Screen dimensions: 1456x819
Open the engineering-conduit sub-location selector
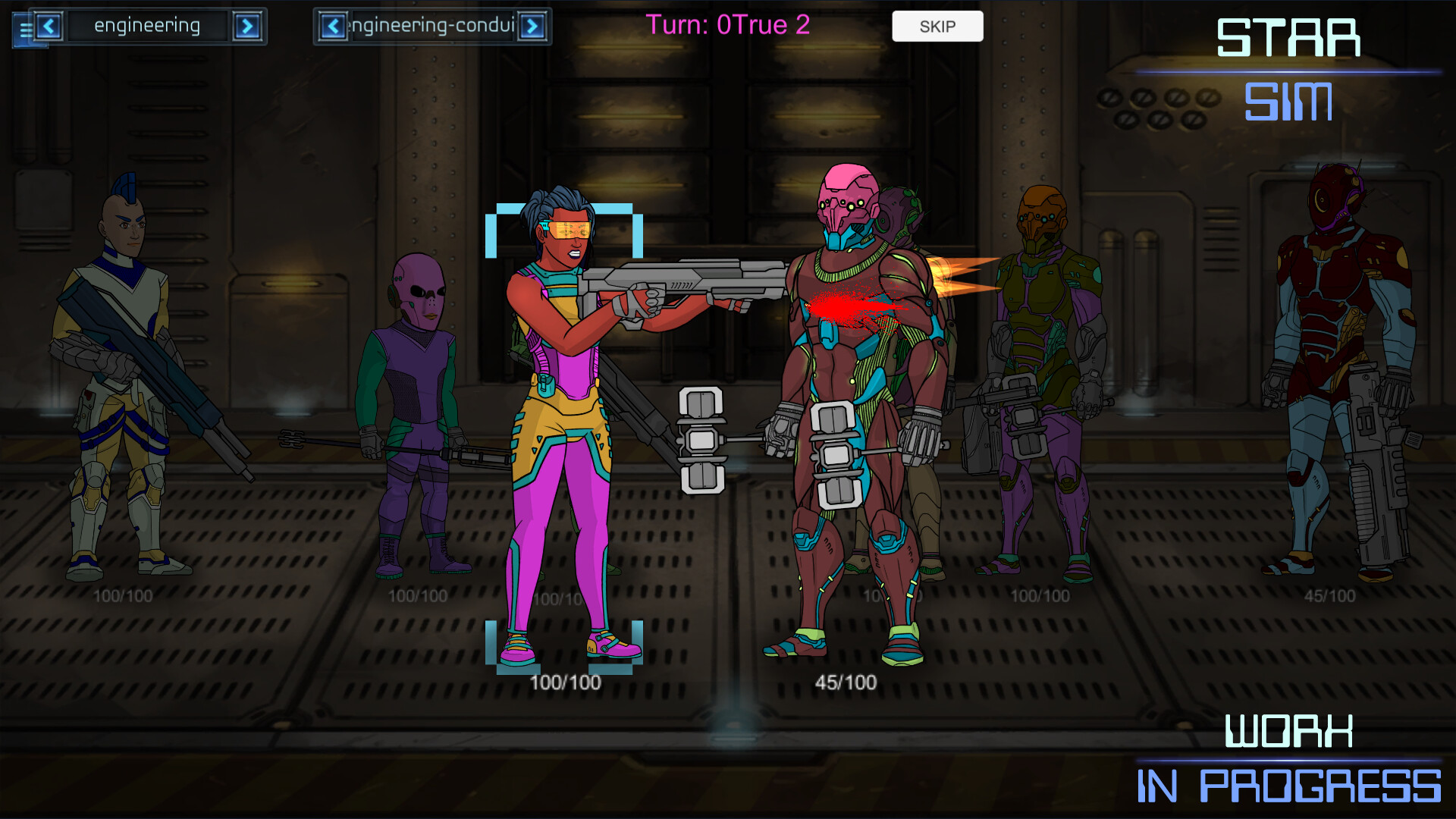(x=432, y=26)
